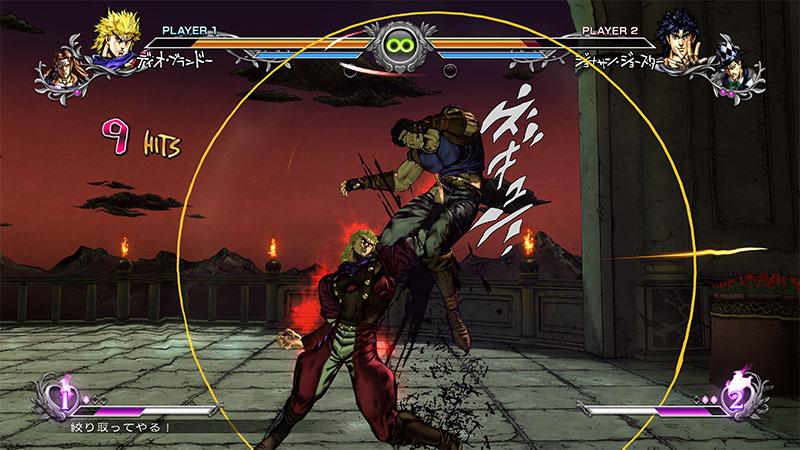Select the small assist portrait beside Jonathan

[x=739, y=66]
